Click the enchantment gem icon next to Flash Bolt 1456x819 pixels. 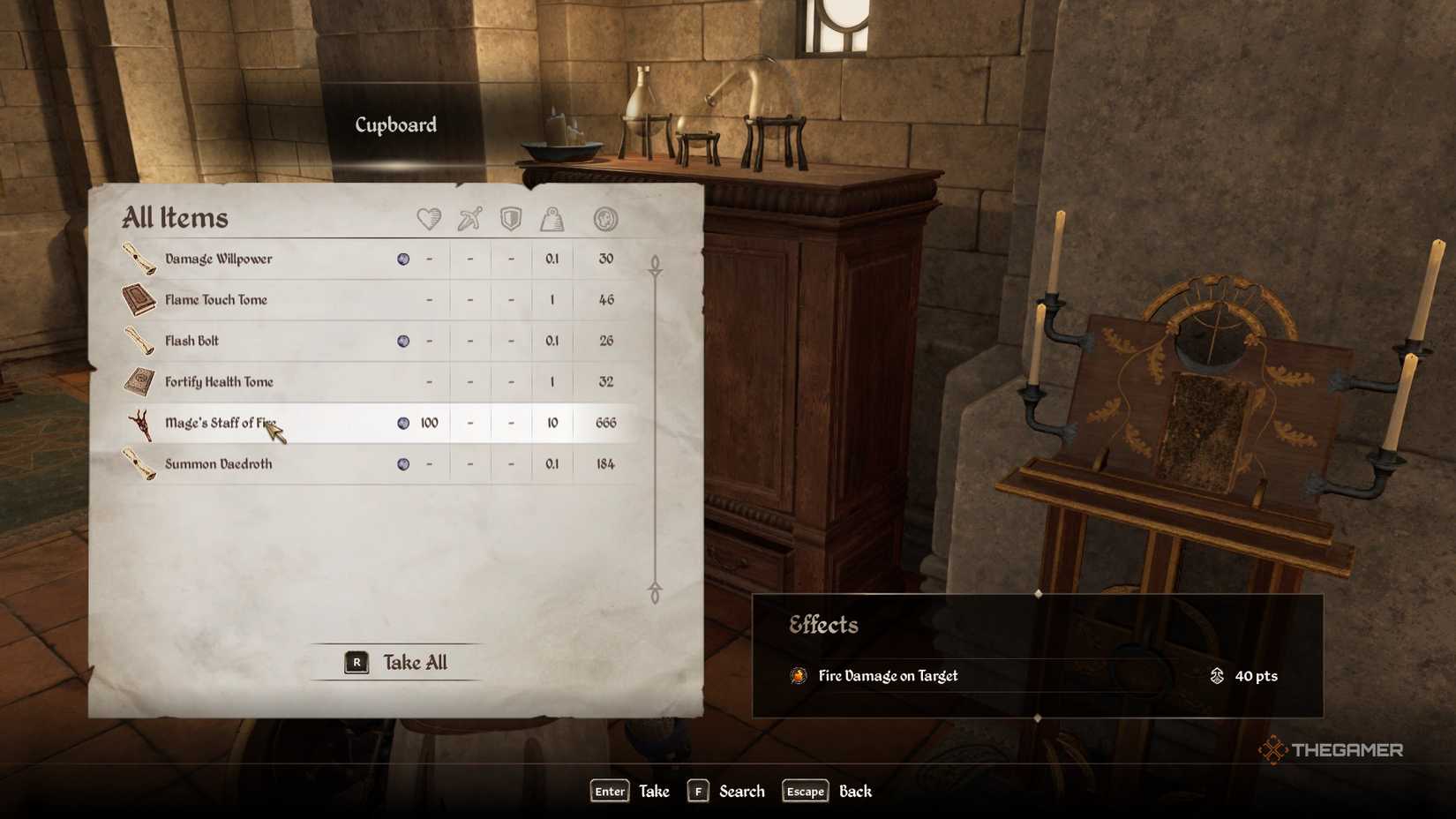(x=404, y=341)
